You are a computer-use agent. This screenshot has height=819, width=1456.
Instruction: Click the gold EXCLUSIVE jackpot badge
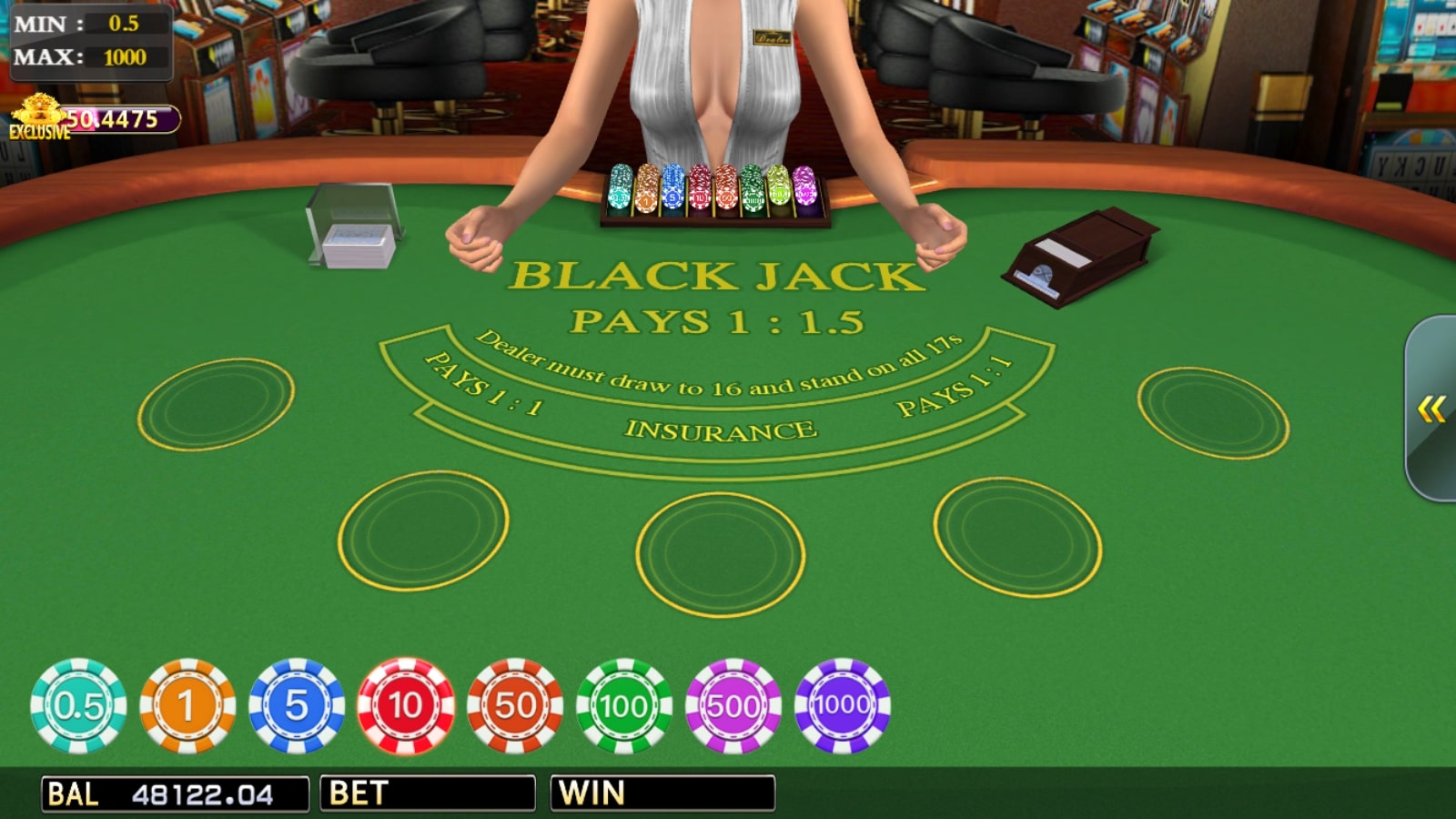[36, 114]
